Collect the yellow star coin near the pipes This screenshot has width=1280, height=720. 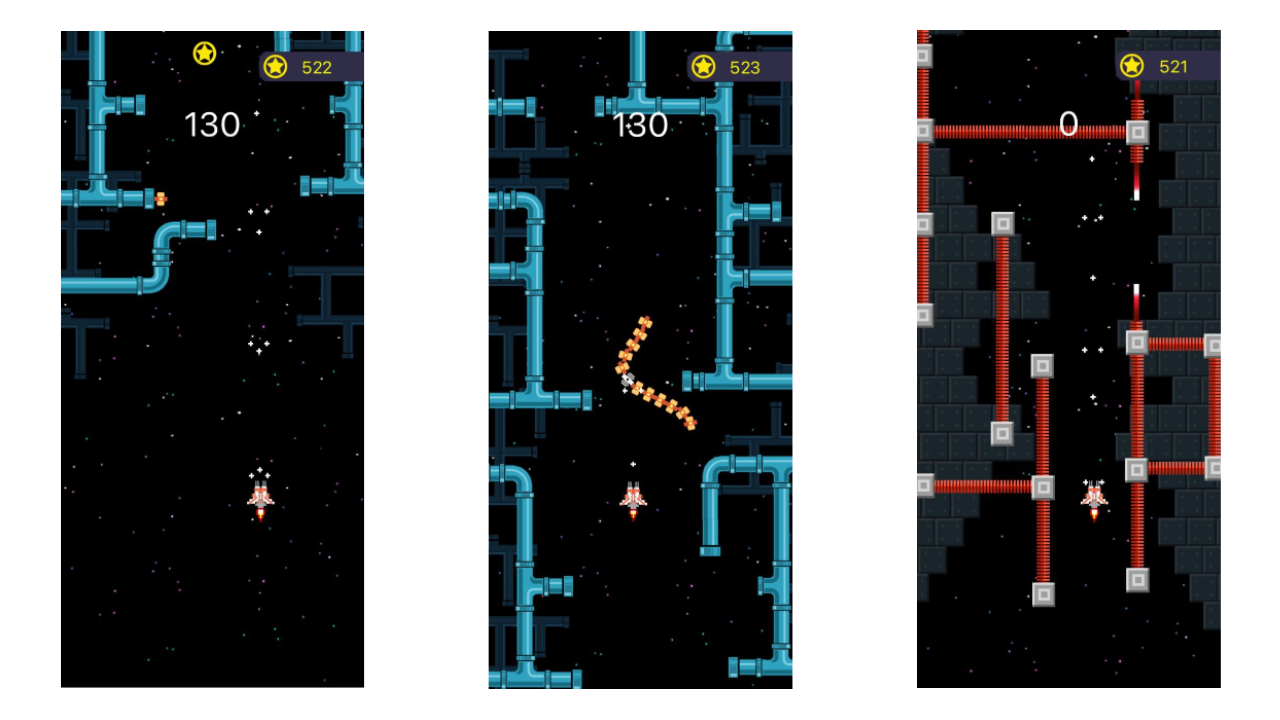[205, 53]
